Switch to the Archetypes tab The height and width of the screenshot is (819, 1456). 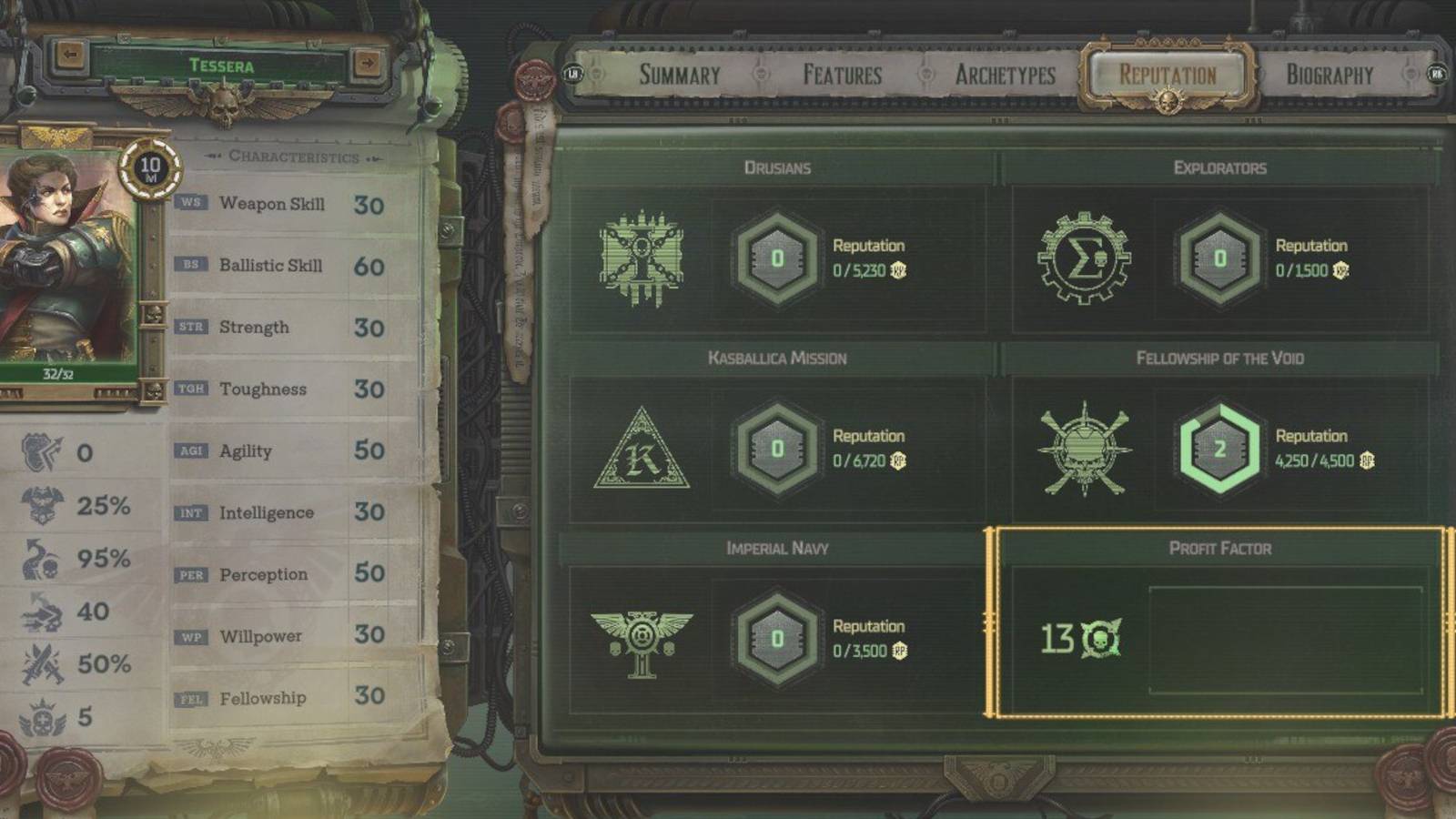click(1005, 76)
